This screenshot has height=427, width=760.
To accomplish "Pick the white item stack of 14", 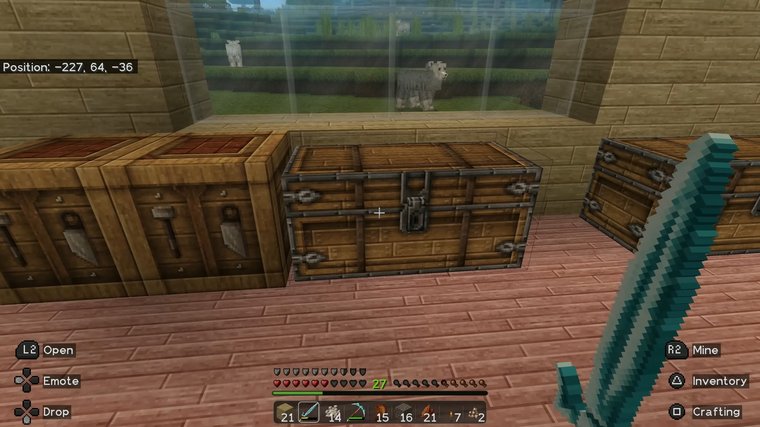I will (333, 412).
